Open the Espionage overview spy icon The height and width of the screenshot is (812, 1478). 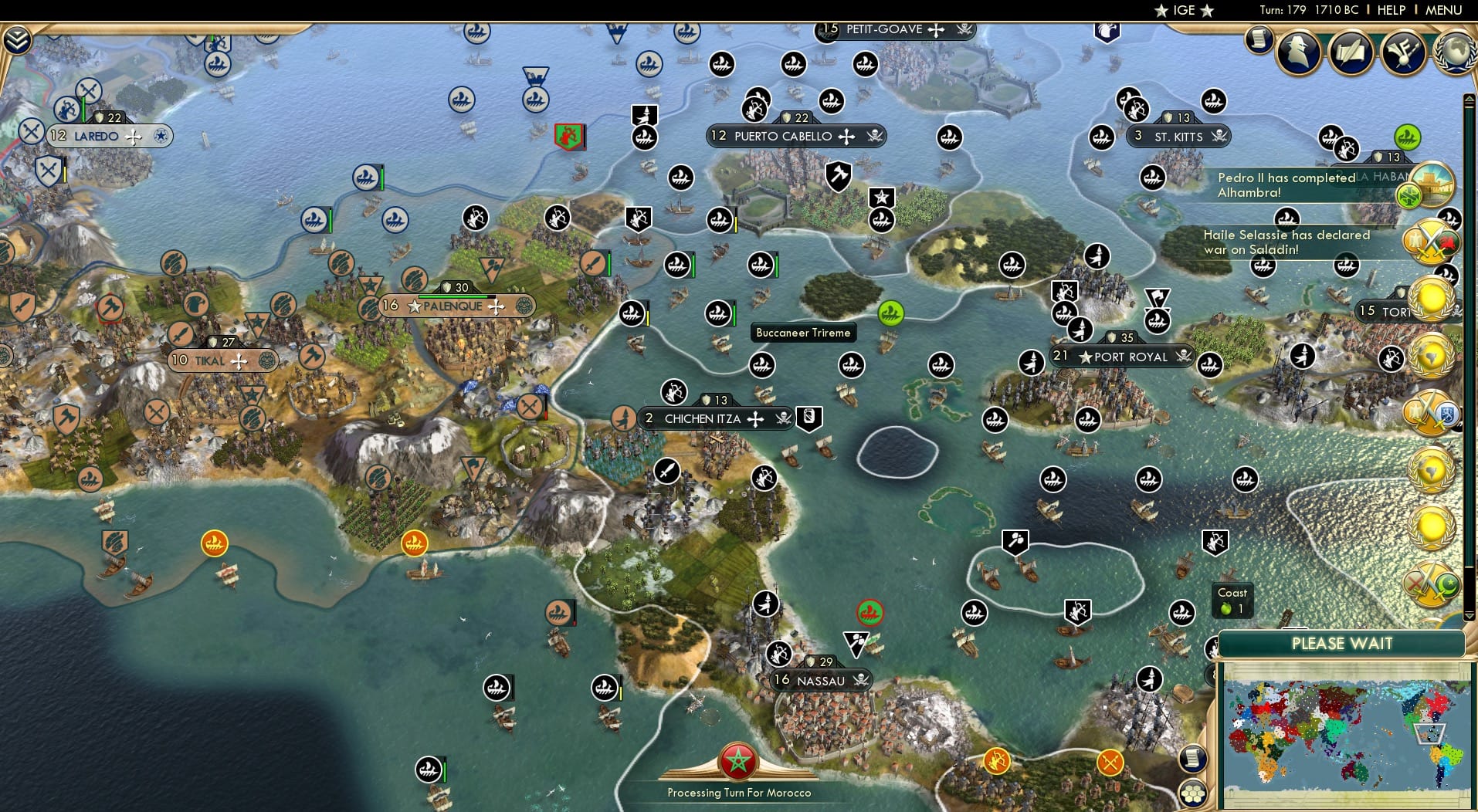point(1300,52)
